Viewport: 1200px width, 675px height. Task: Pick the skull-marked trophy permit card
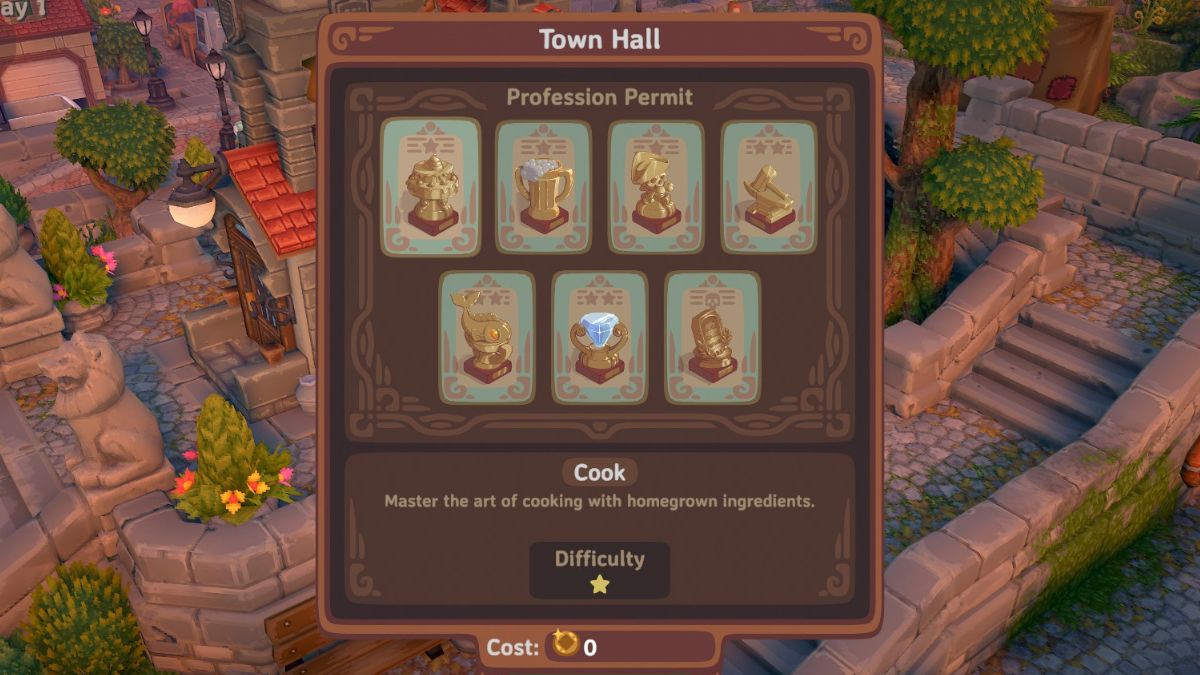(x=712, y=338)
